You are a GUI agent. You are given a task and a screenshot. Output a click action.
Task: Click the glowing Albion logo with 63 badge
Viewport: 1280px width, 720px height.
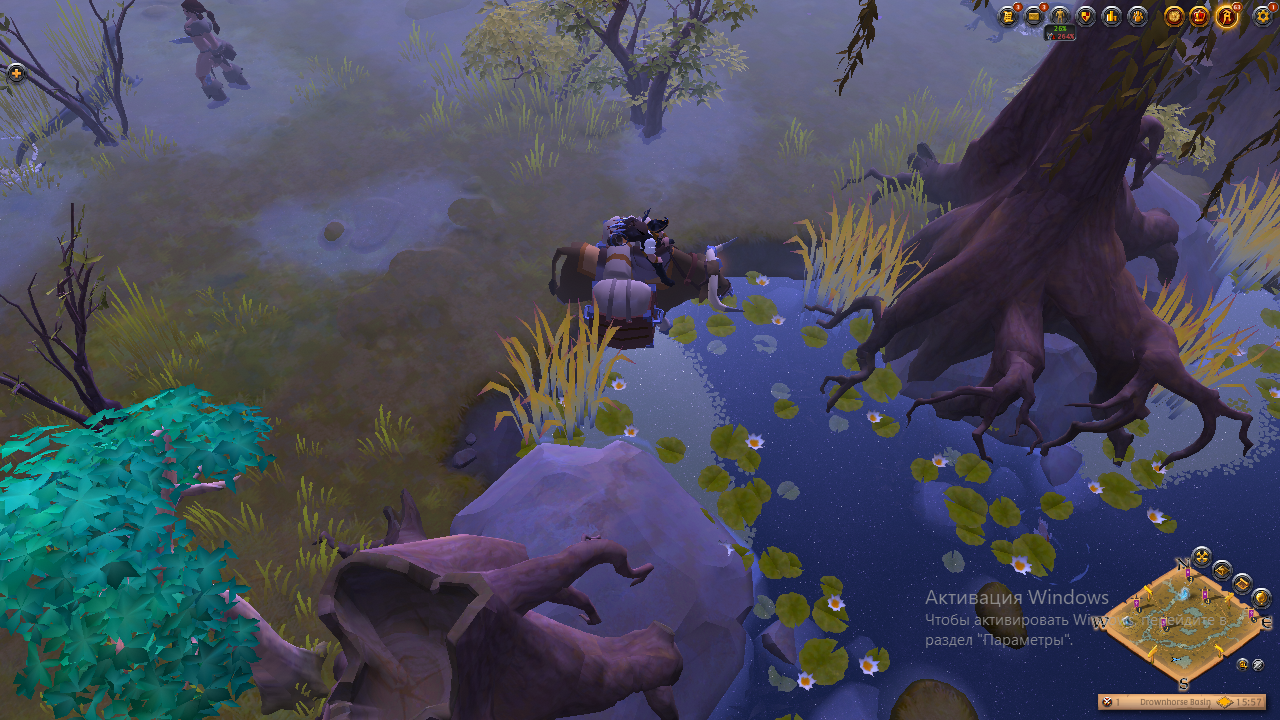tap(1226, 17)
